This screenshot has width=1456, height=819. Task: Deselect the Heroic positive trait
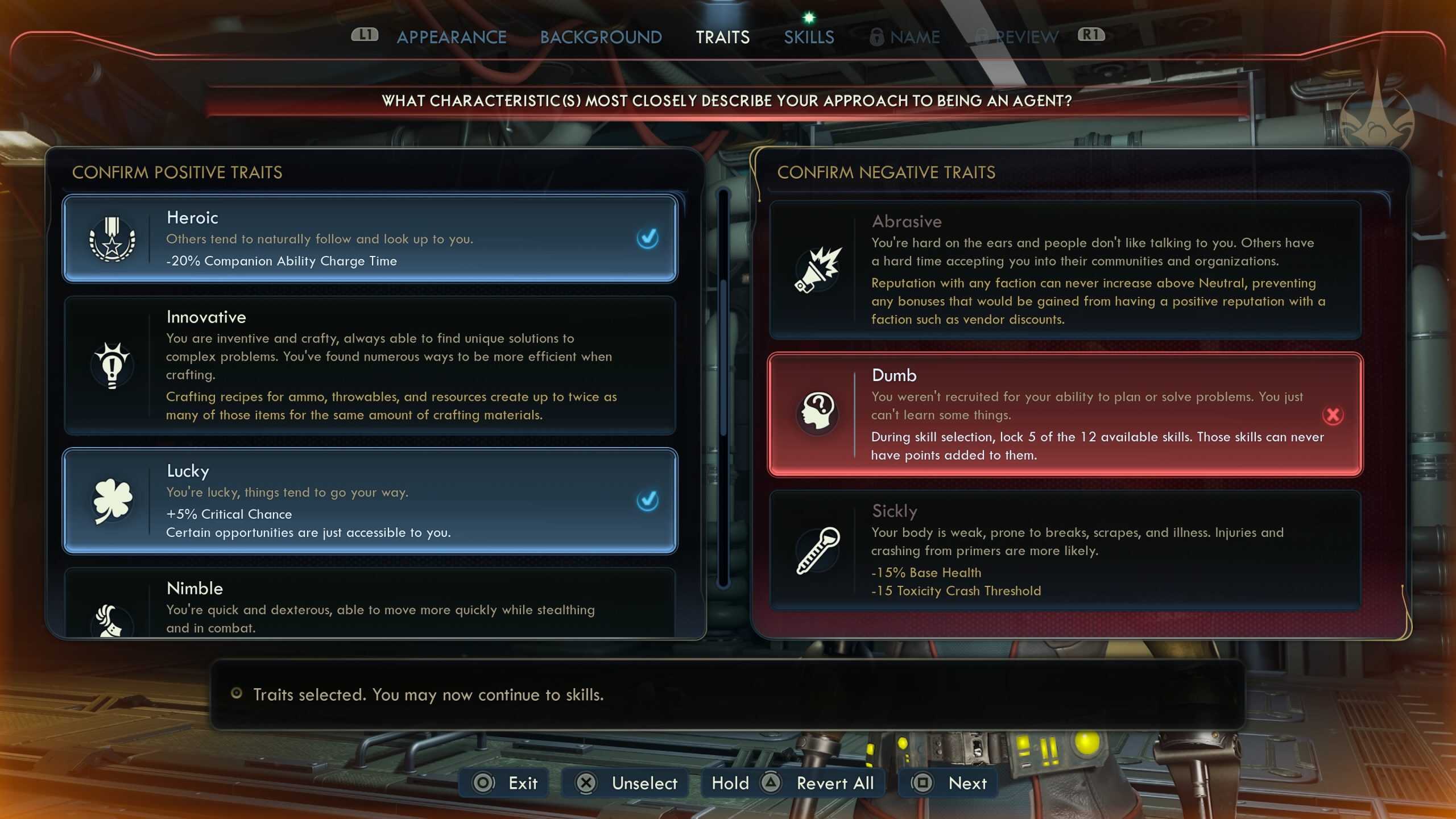[370, 238]
